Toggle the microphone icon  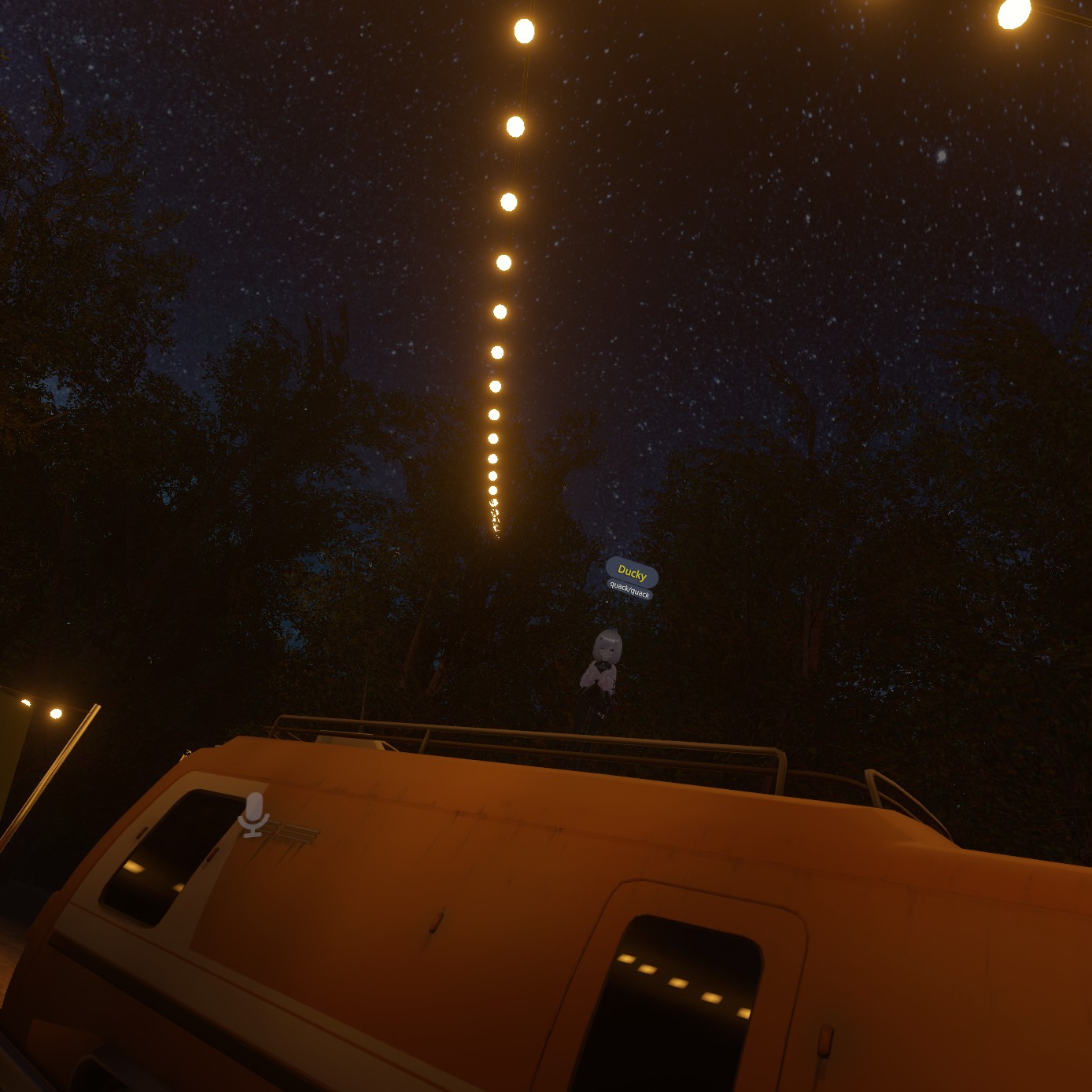click(x=253, y=814)
